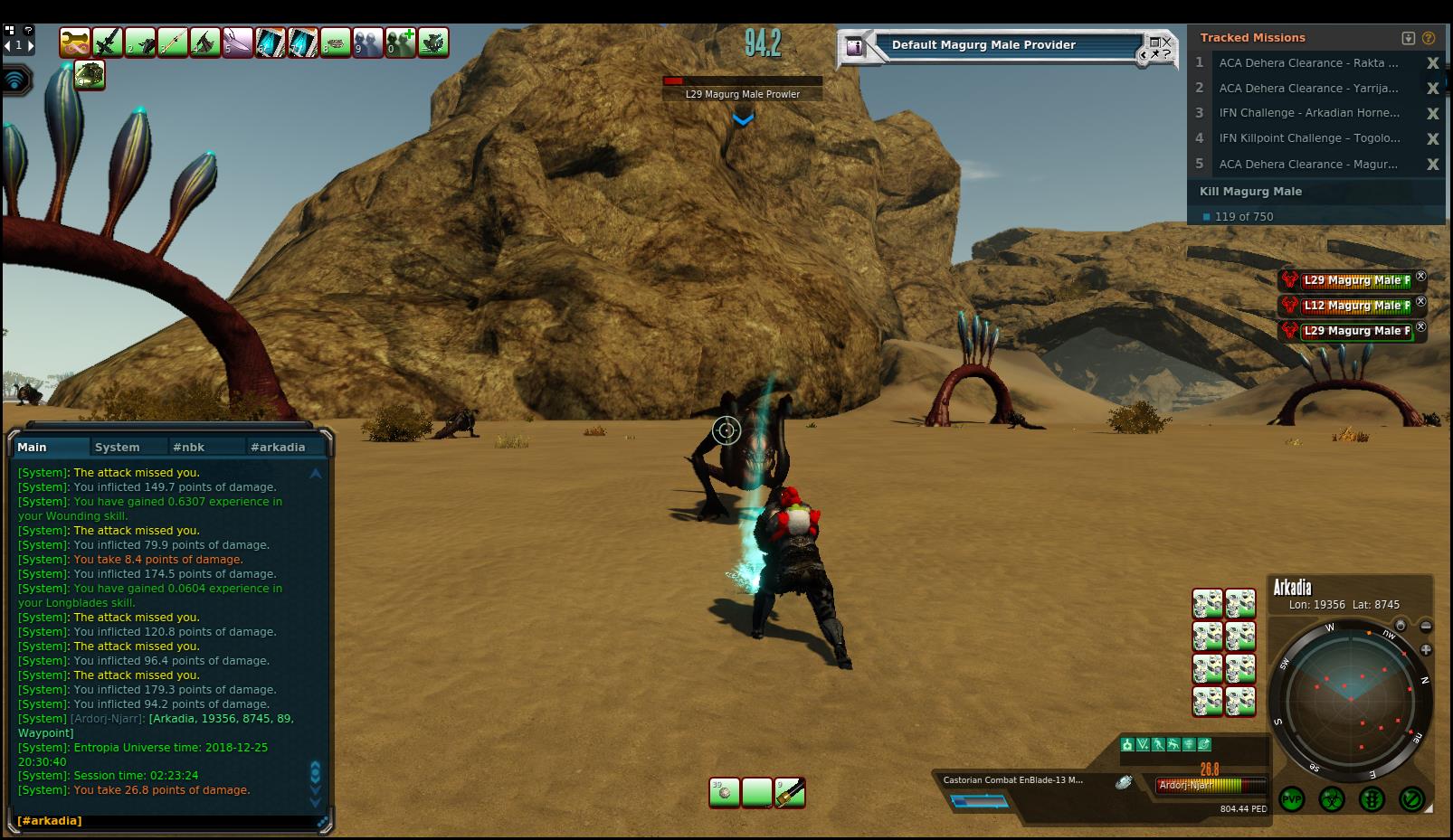This screenshot has height=840, width=1453.
Task: Select the wrench and infinity hotbar icon
Action: pos(74,42)
